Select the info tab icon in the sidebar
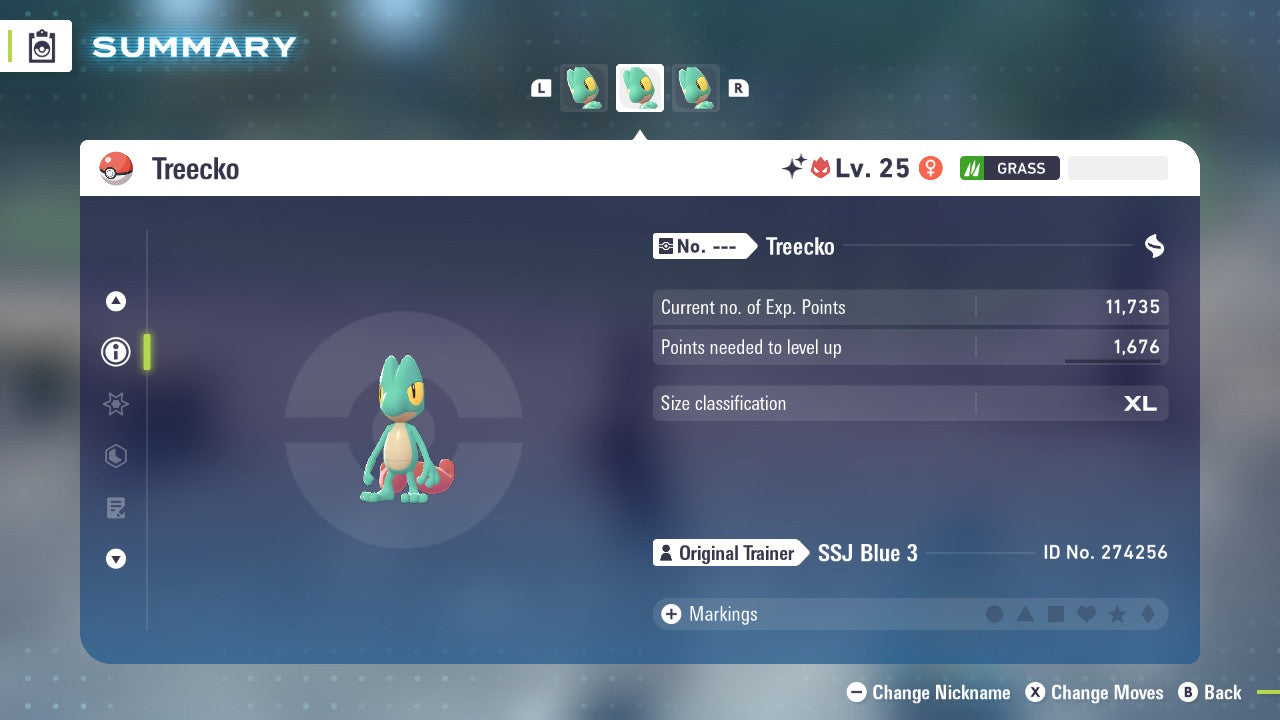This screenshot has height=720, width=1280. point(116,352)
